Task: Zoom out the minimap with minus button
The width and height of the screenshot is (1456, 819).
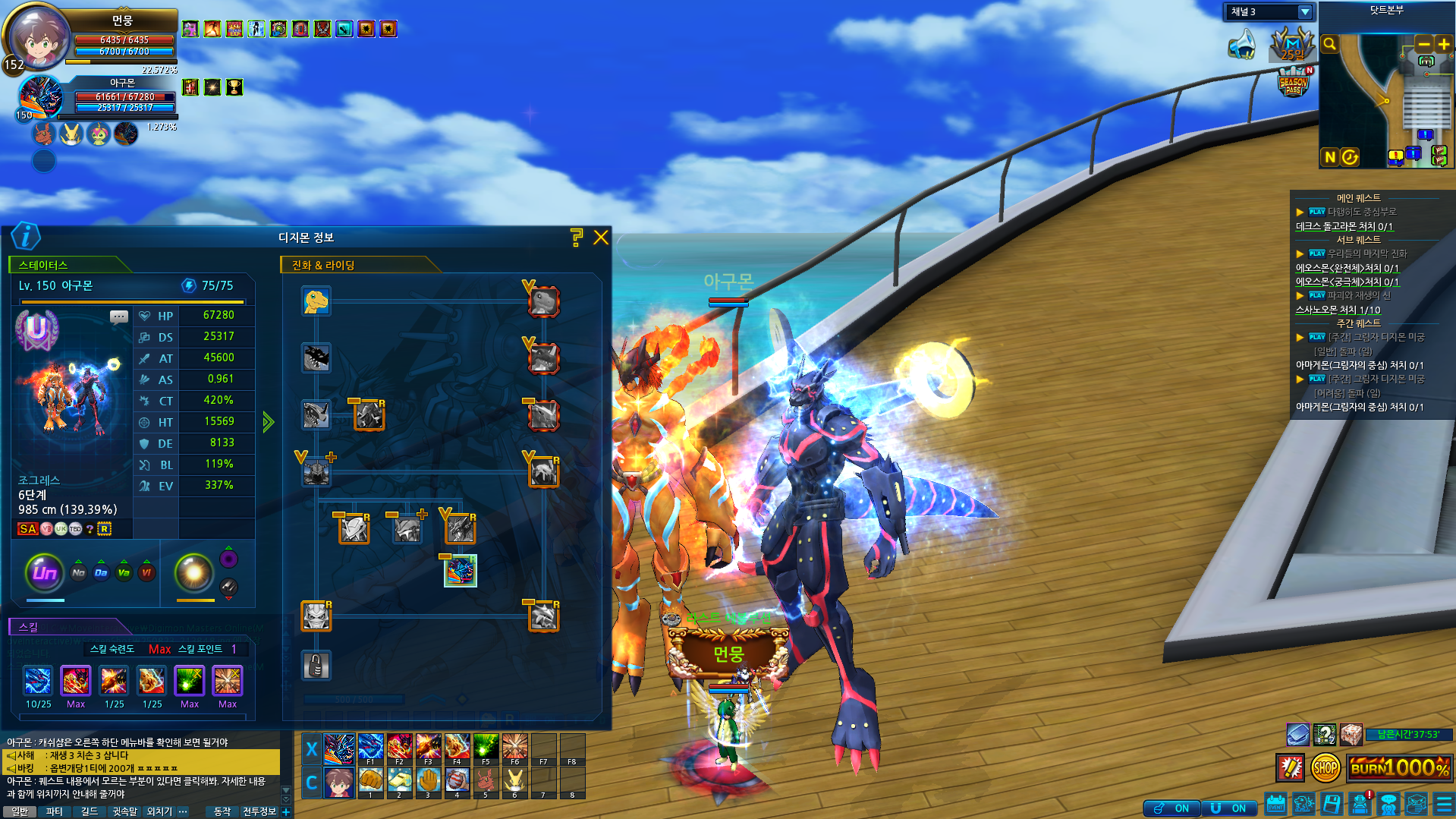Action: tap(1424, 44)
